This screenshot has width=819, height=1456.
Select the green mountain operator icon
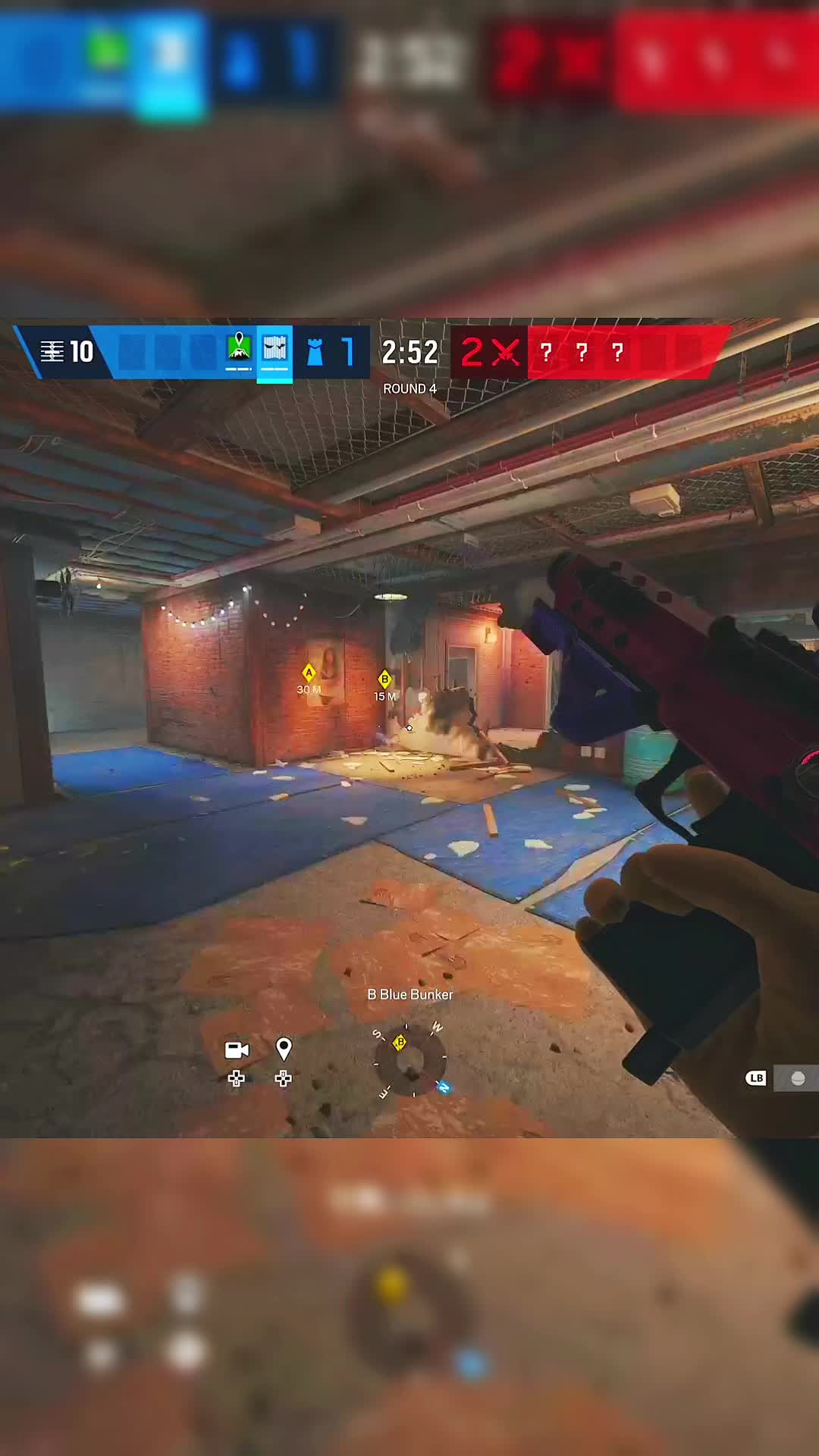(239, 348)
